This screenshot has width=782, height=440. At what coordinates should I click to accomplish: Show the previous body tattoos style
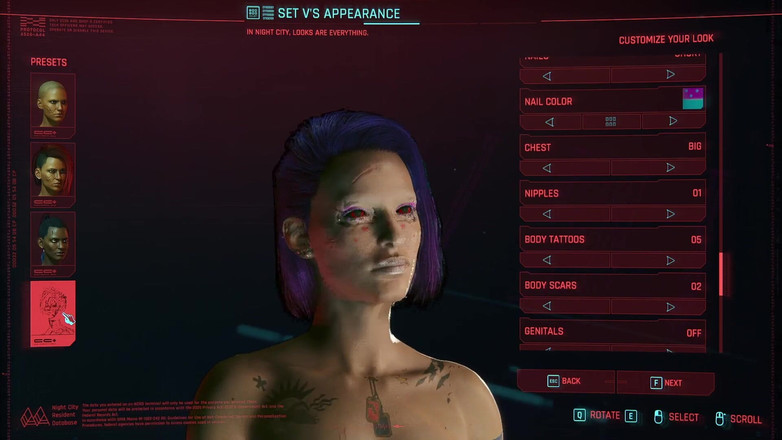click(x=547, y=260)
